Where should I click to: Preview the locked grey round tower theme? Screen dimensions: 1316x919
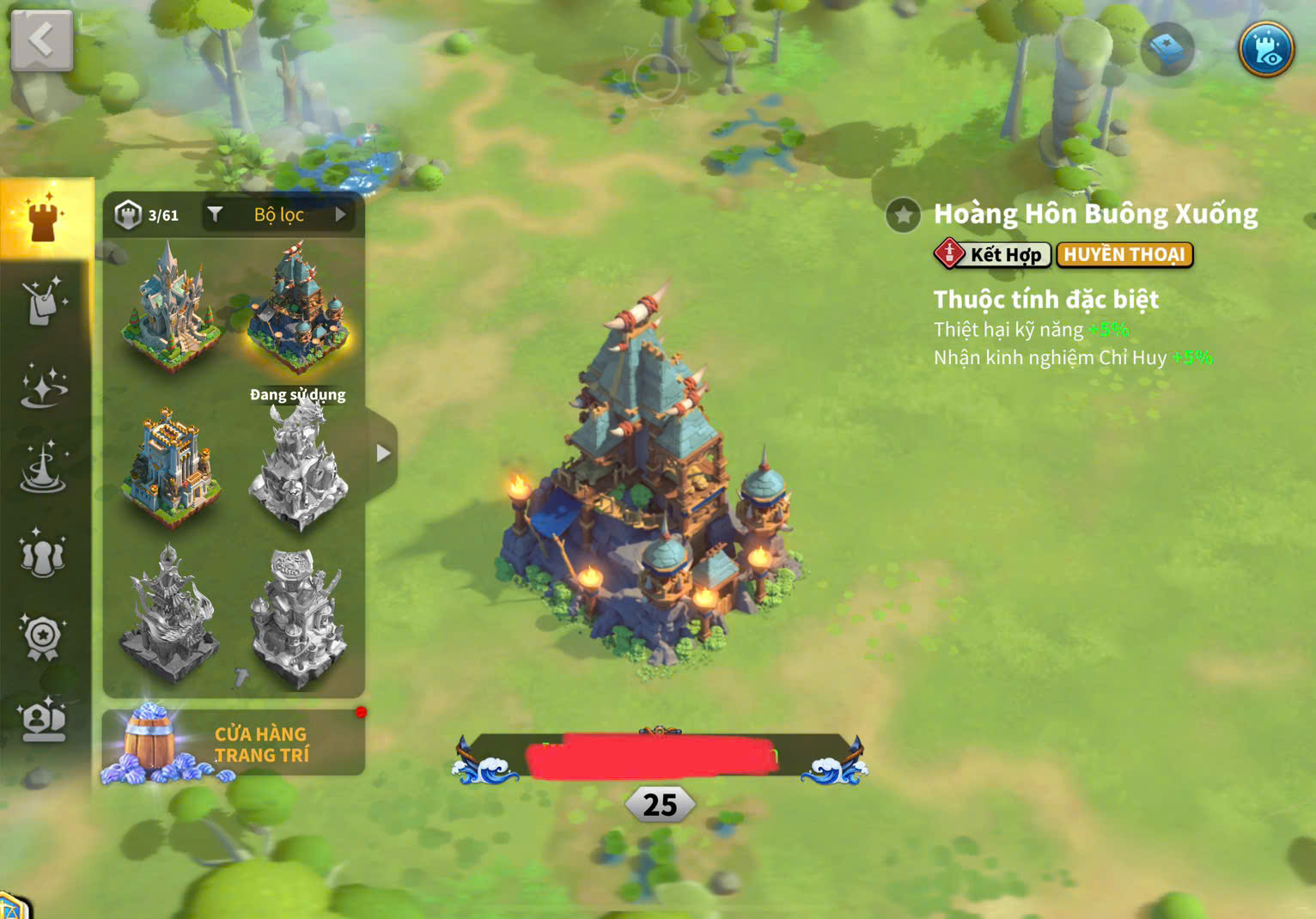pyautogui.click(x=297, y=617)
